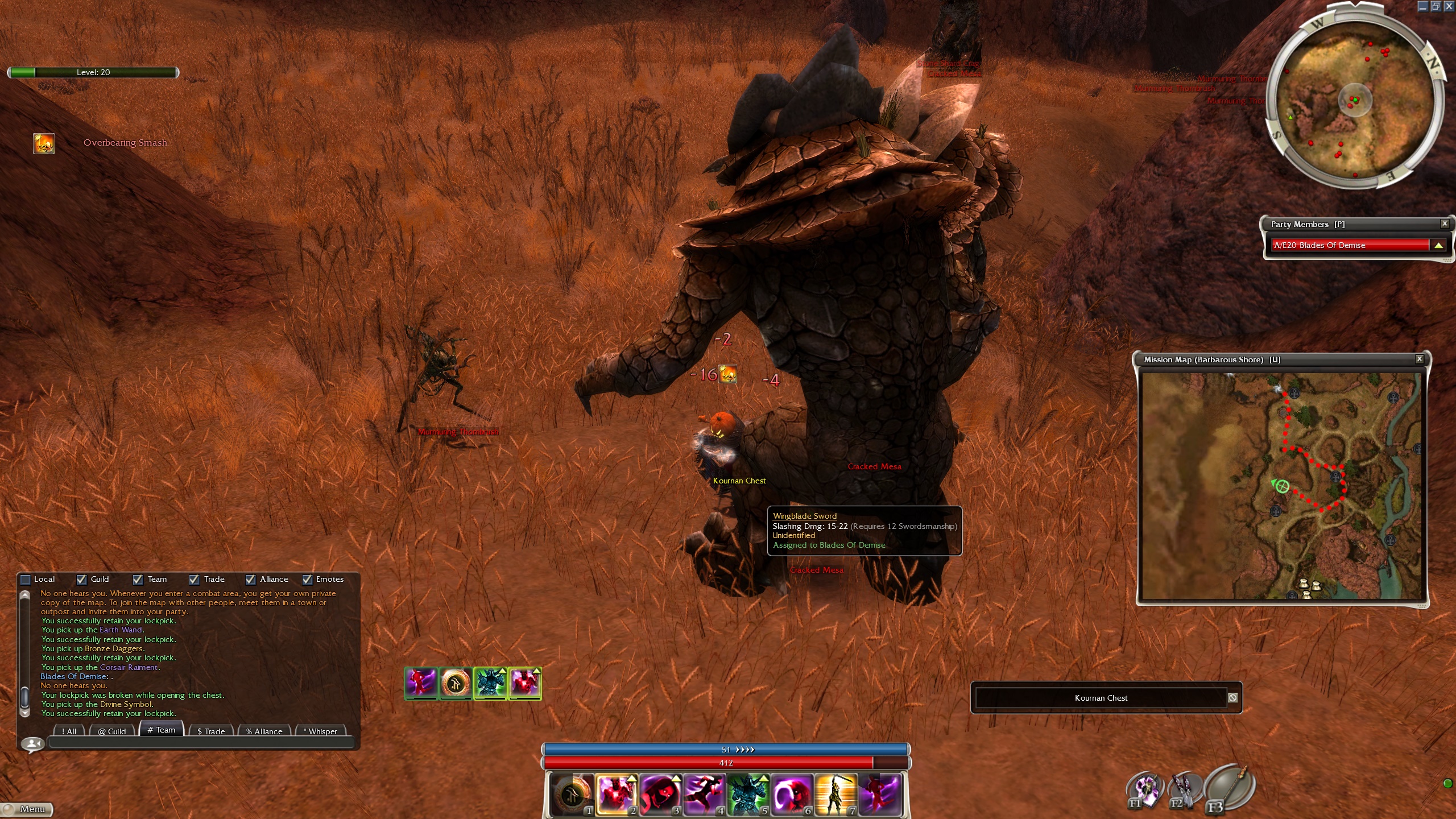
Task: Click the Kournan Chest target panel
Action: [x=1101, y=698]
